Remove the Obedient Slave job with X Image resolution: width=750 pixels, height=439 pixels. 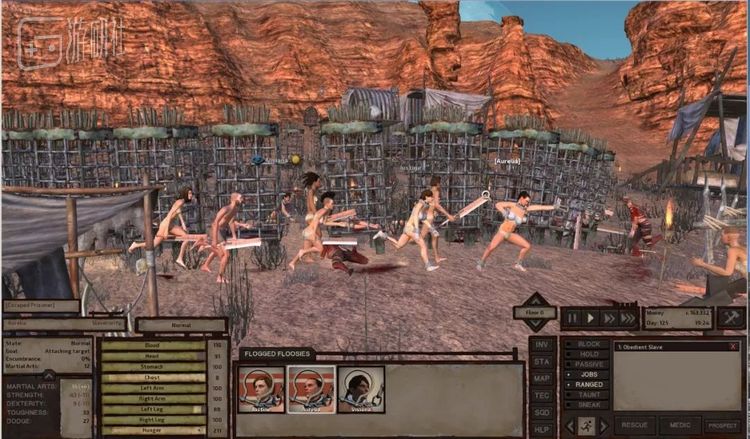click(x=733, y=346)
